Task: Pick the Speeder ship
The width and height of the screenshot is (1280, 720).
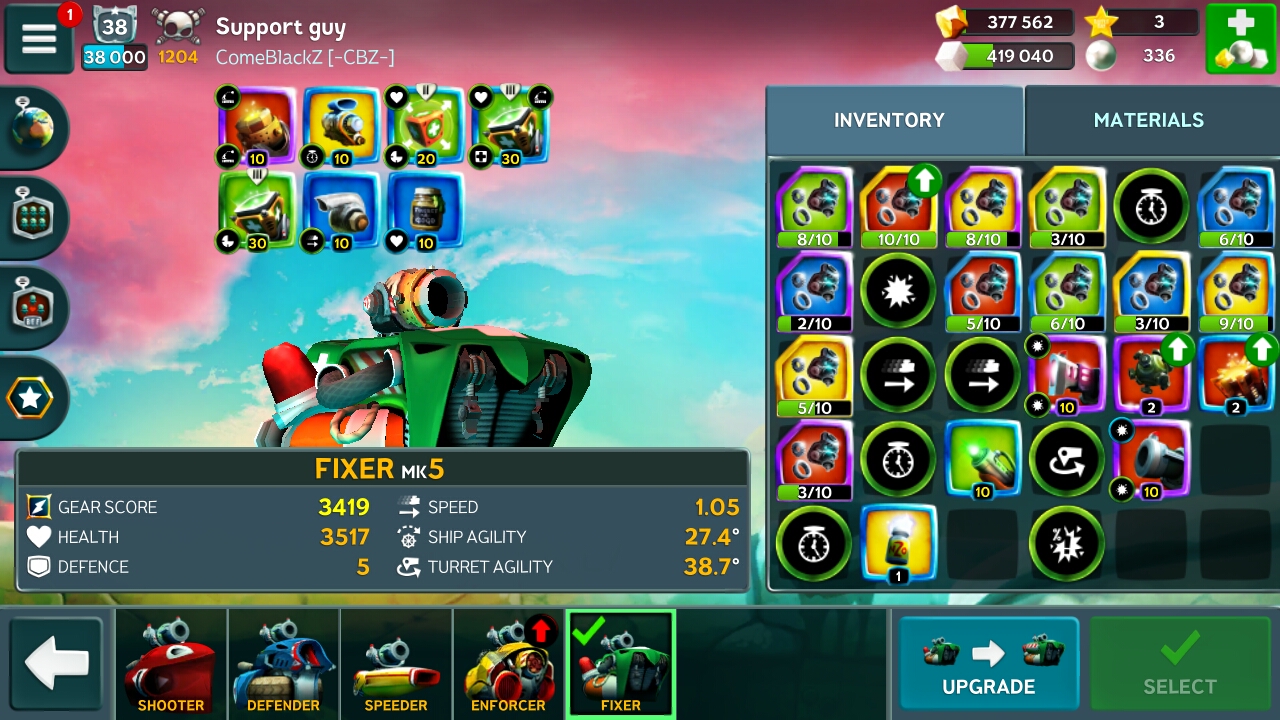Action: pos(396,663)
